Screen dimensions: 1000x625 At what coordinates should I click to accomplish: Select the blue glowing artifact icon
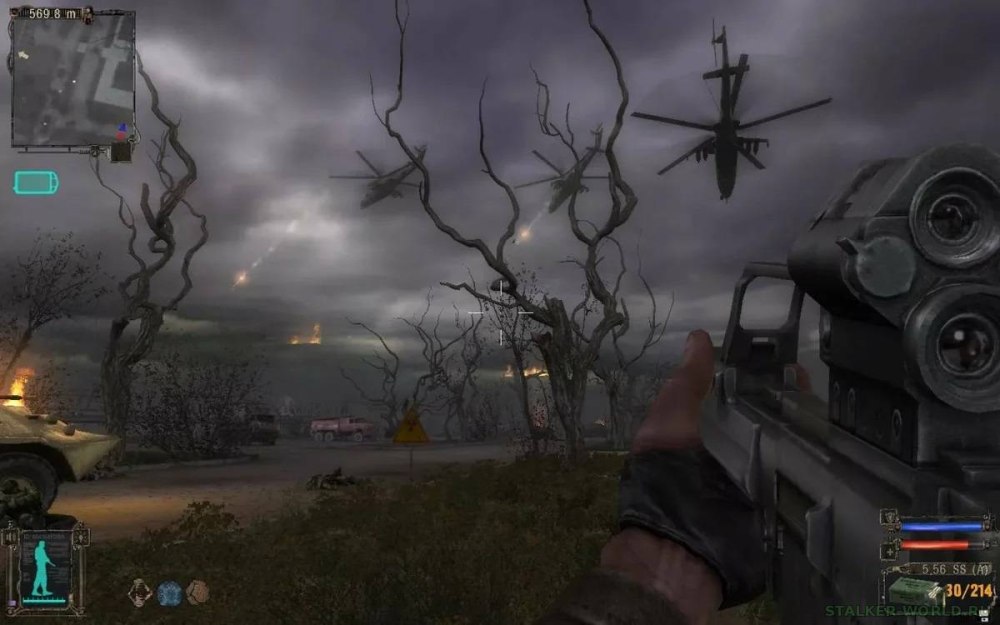click(169, 592)
